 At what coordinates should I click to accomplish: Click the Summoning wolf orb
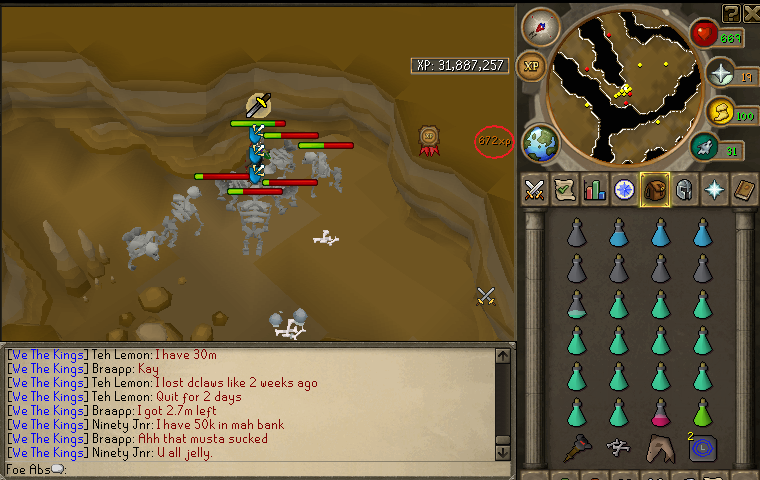pos(704,147)
